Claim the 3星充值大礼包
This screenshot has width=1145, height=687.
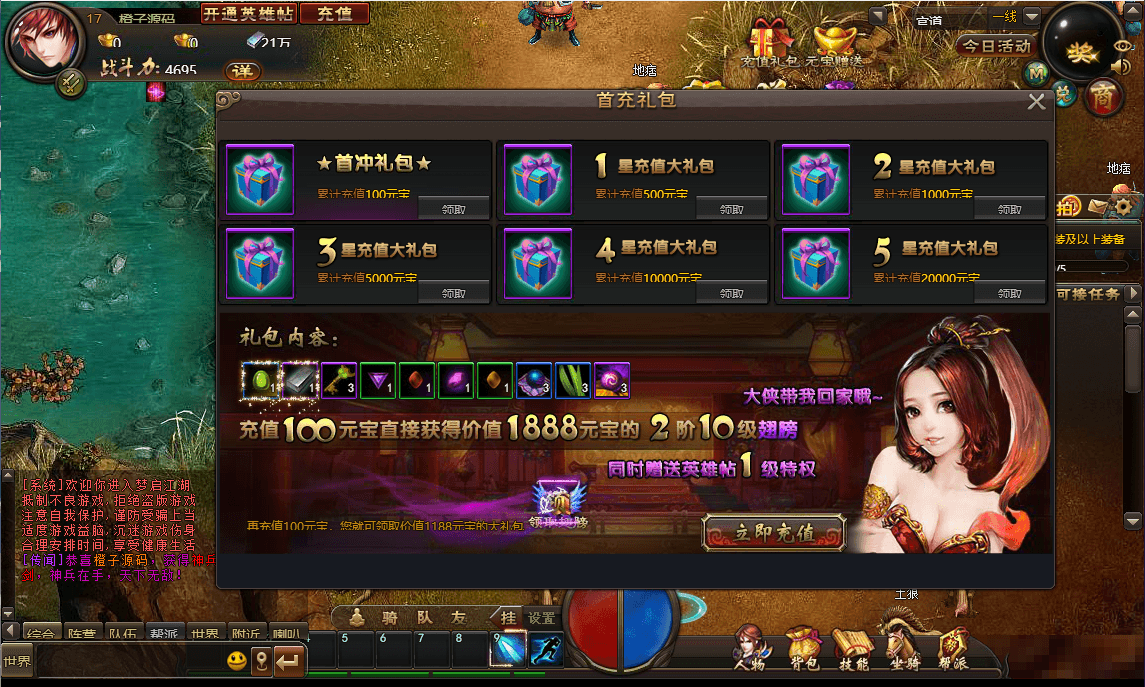(453, 293)
